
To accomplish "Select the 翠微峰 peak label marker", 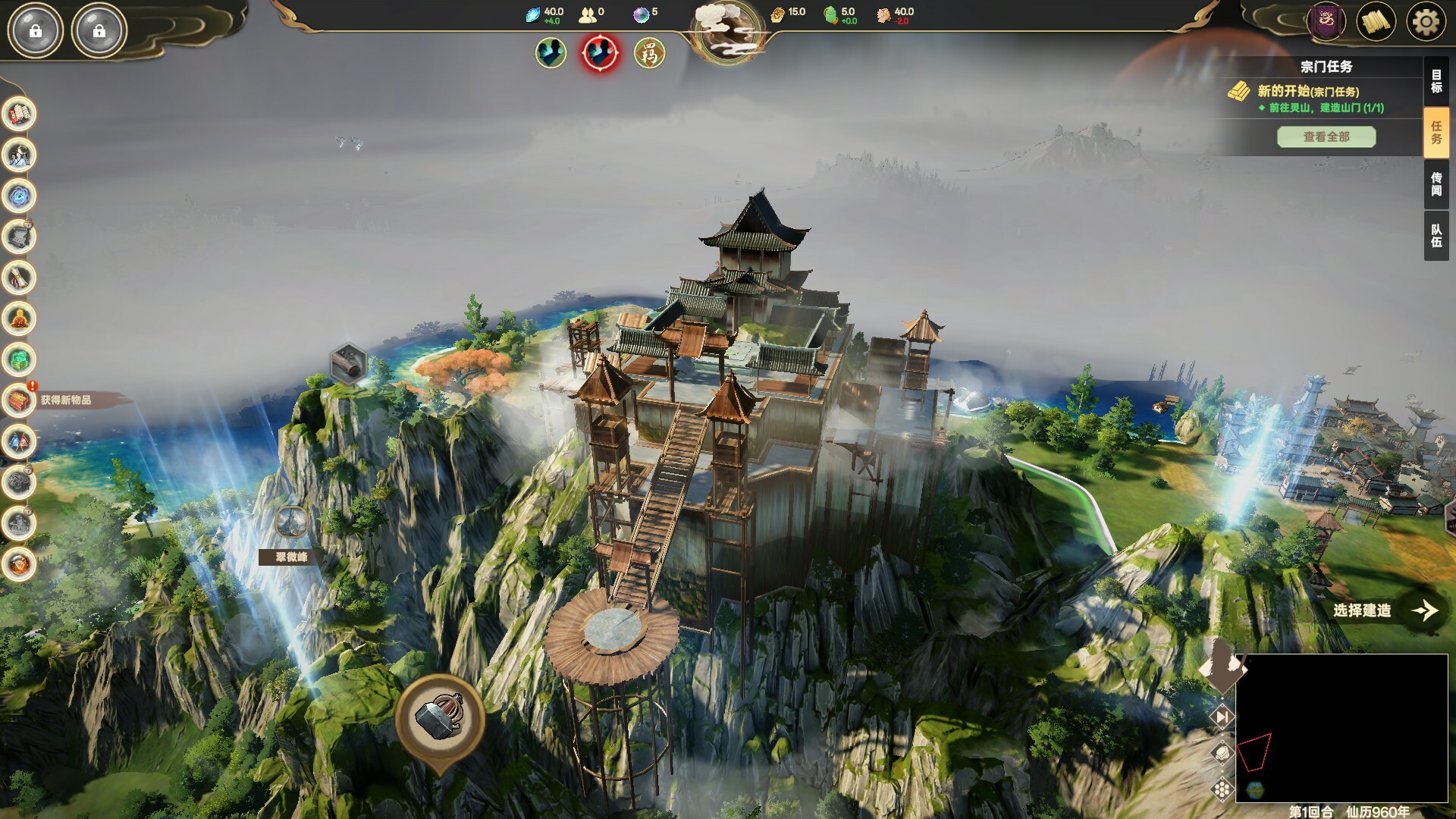I will coord(291,557).
